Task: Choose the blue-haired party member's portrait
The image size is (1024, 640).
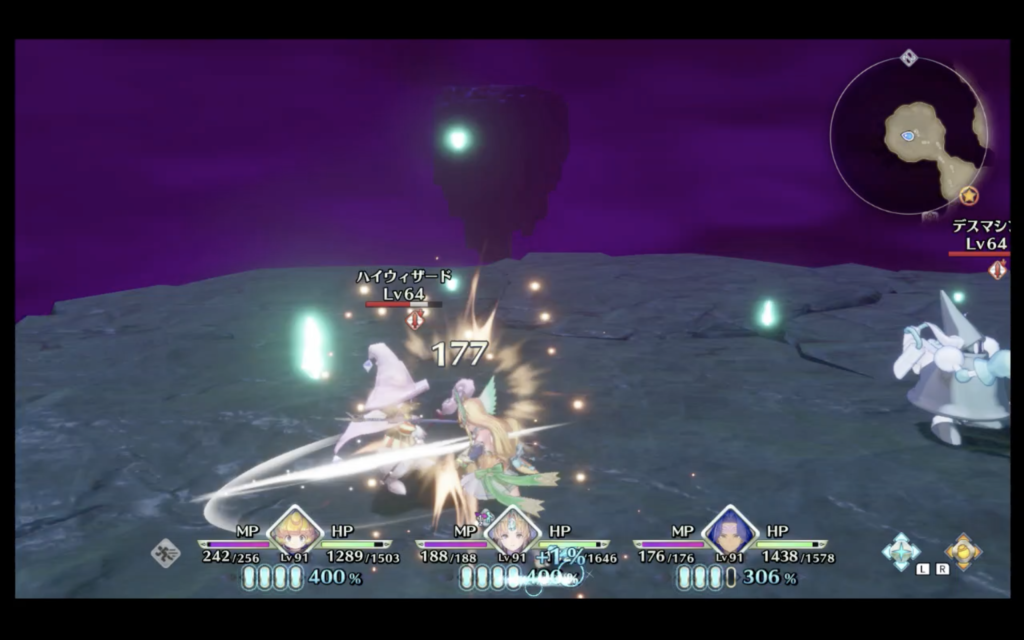Action: click(730, 531)
